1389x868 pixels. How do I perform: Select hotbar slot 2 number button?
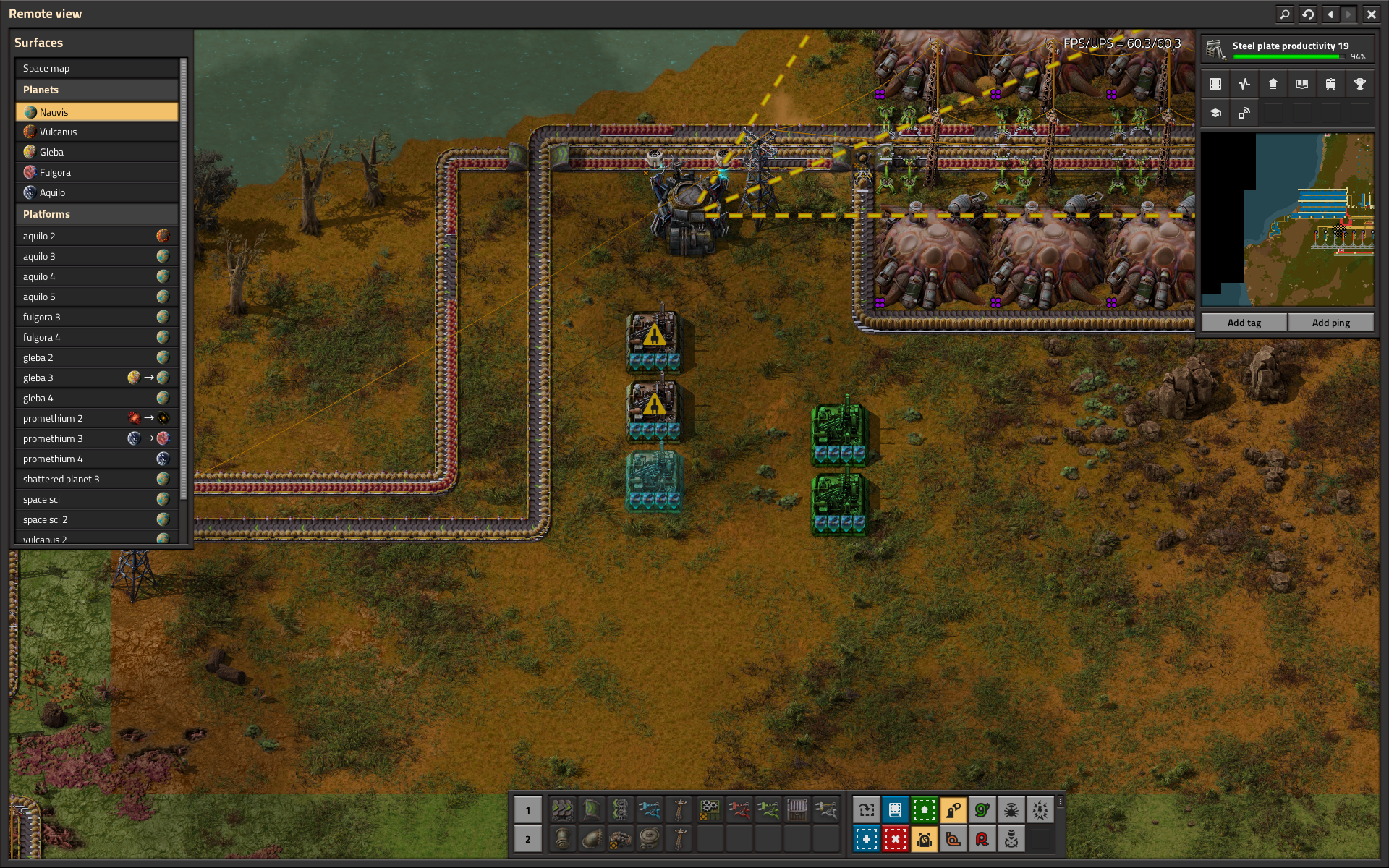click(527, 839)
